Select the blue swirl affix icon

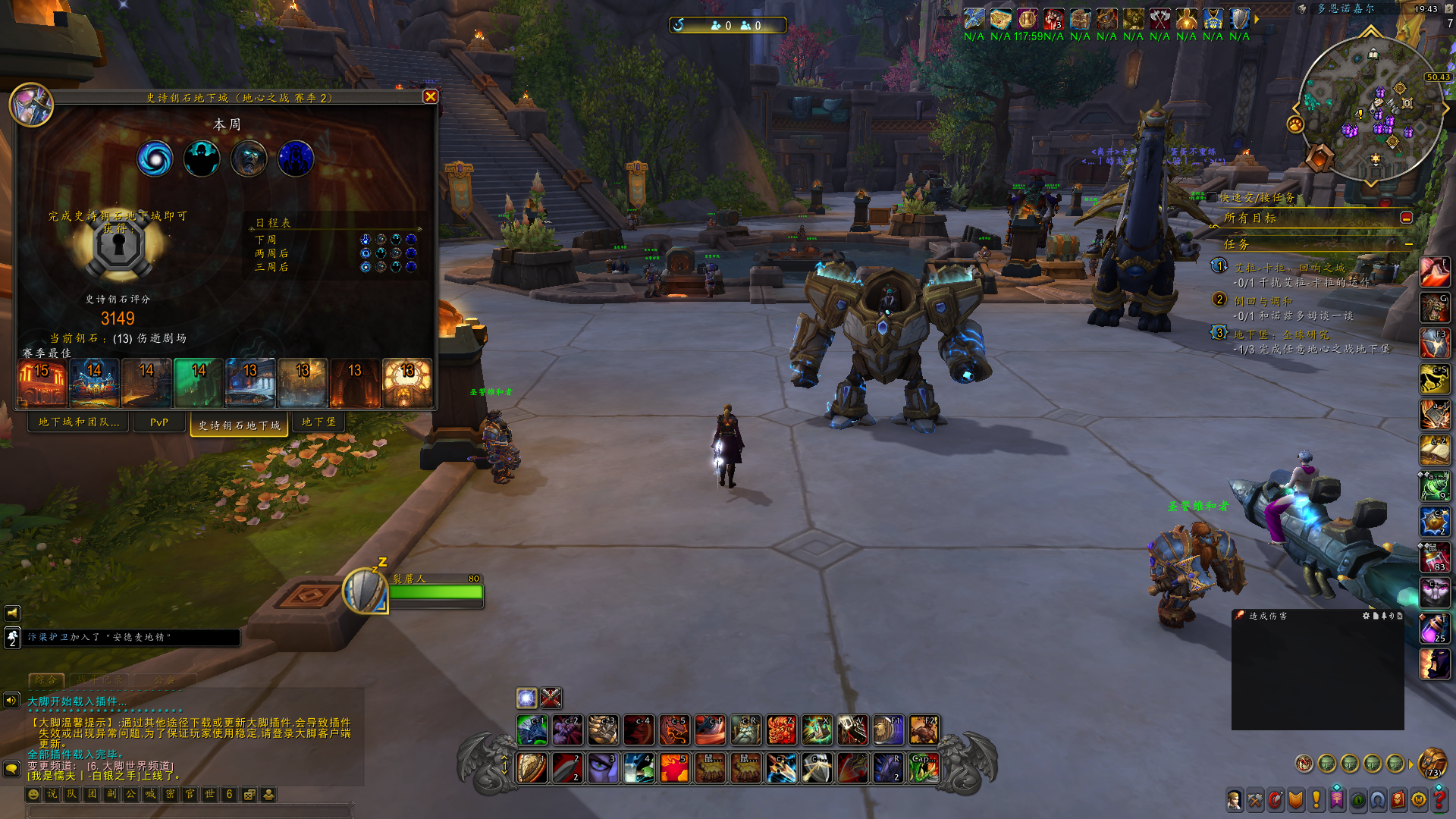(155, 159)
